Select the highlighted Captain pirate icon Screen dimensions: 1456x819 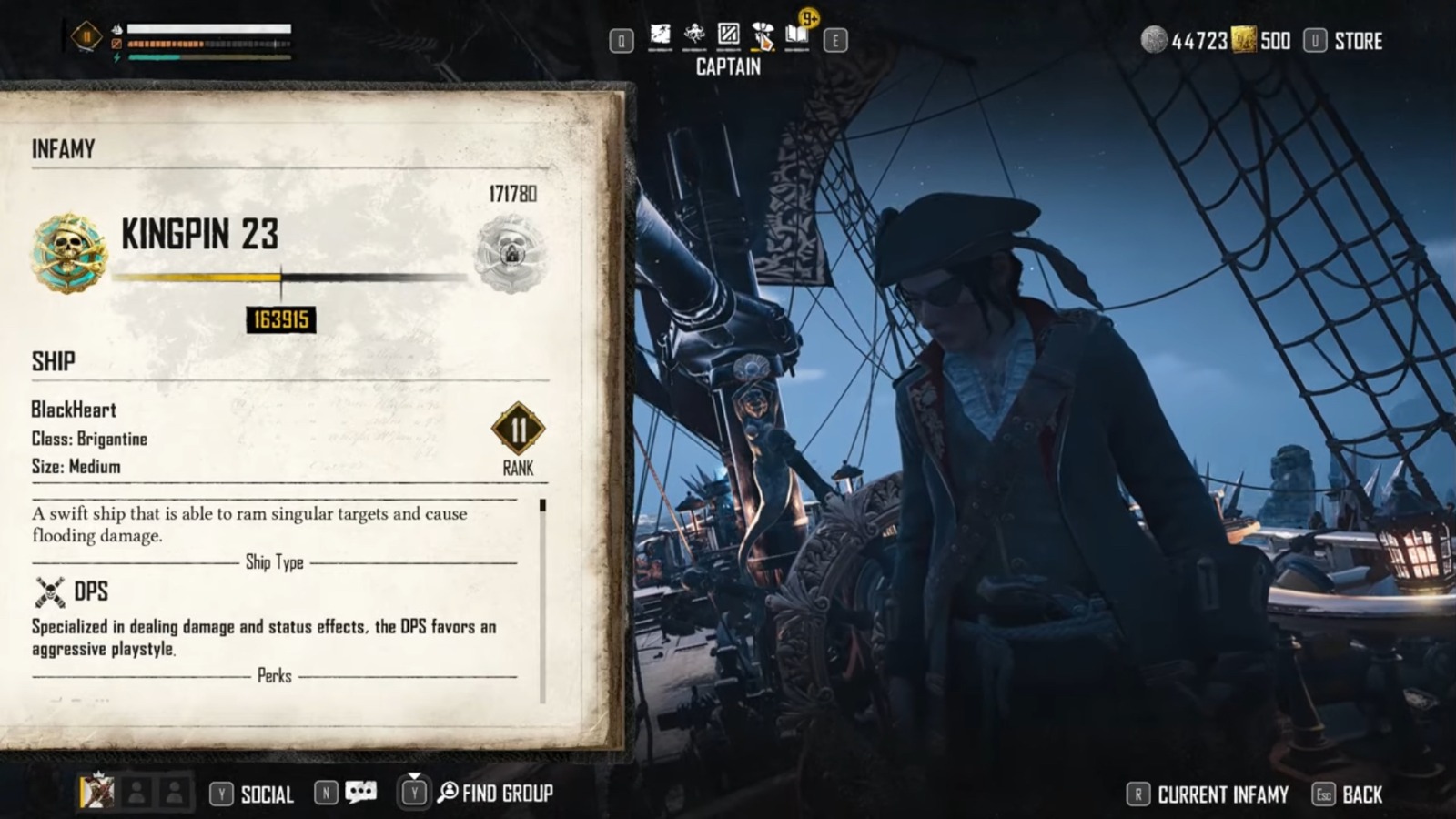[x=763, y=36]
